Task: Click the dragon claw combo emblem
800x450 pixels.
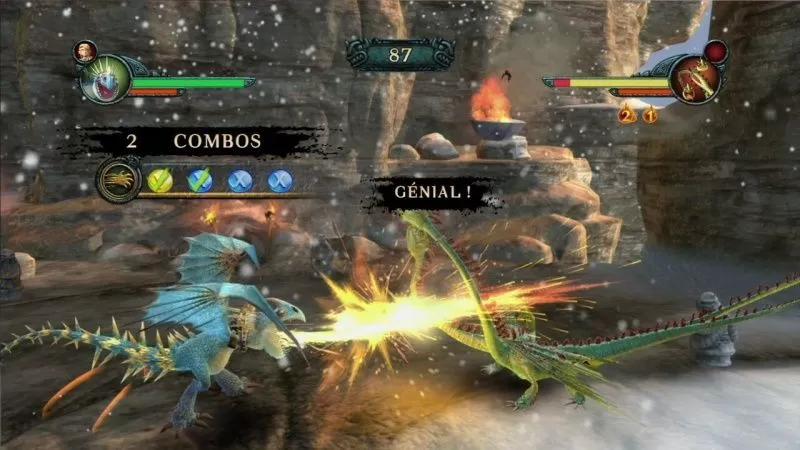Action: (119, 180)
